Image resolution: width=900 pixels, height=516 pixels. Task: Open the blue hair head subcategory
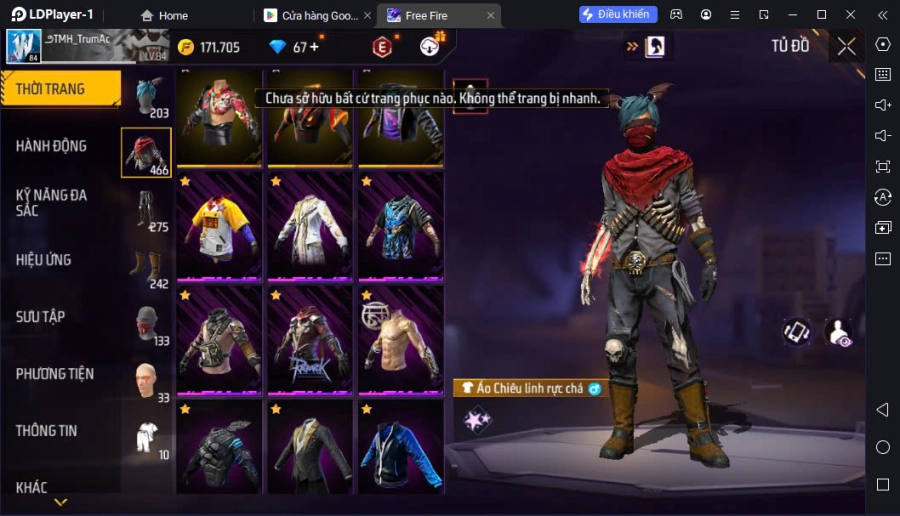point(146,97)
